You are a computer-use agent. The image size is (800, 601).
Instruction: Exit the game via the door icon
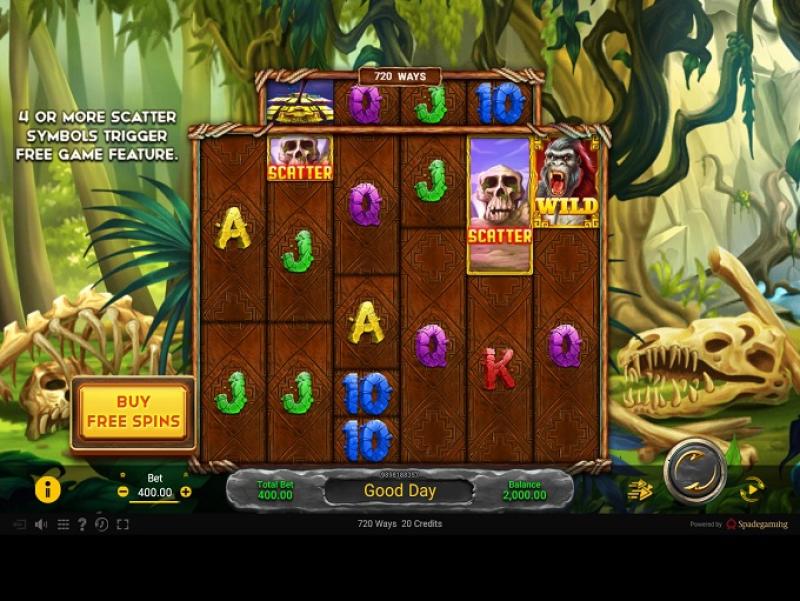click(x=19, y=524)
